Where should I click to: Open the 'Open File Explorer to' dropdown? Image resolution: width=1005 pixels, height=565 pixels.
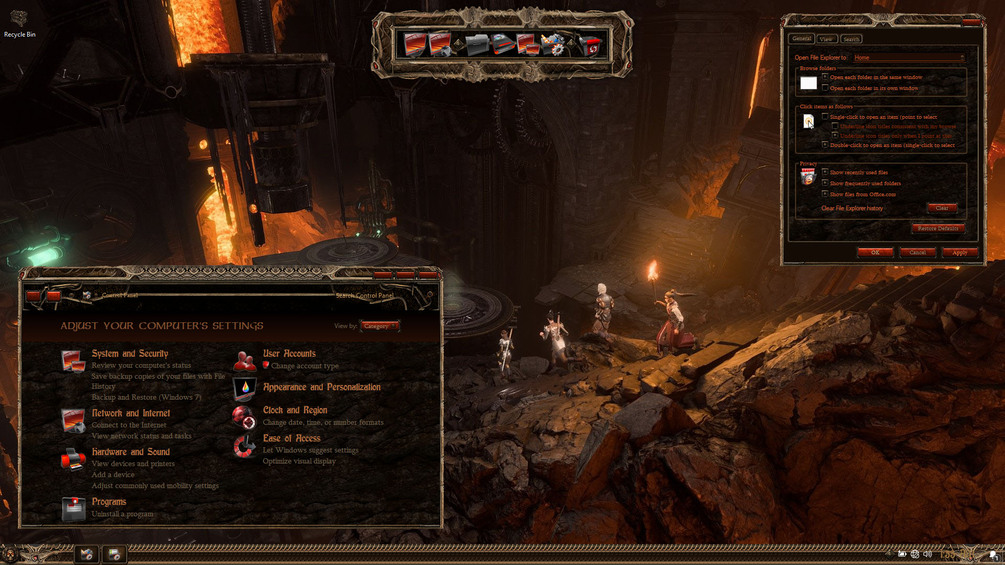point(908,58)
